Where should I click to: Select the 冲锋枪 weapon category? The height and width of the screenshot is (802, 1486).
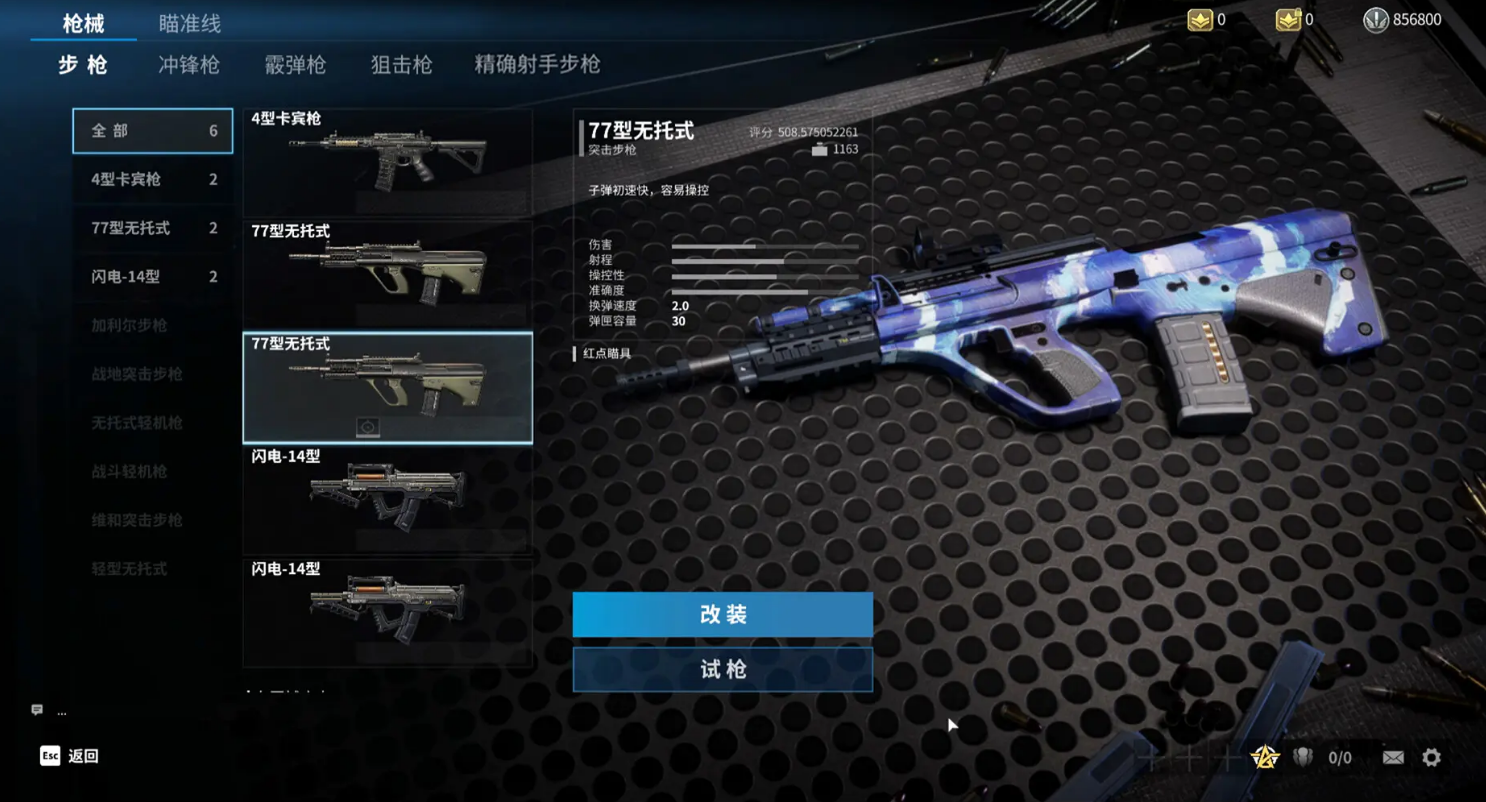click(189, 65)
